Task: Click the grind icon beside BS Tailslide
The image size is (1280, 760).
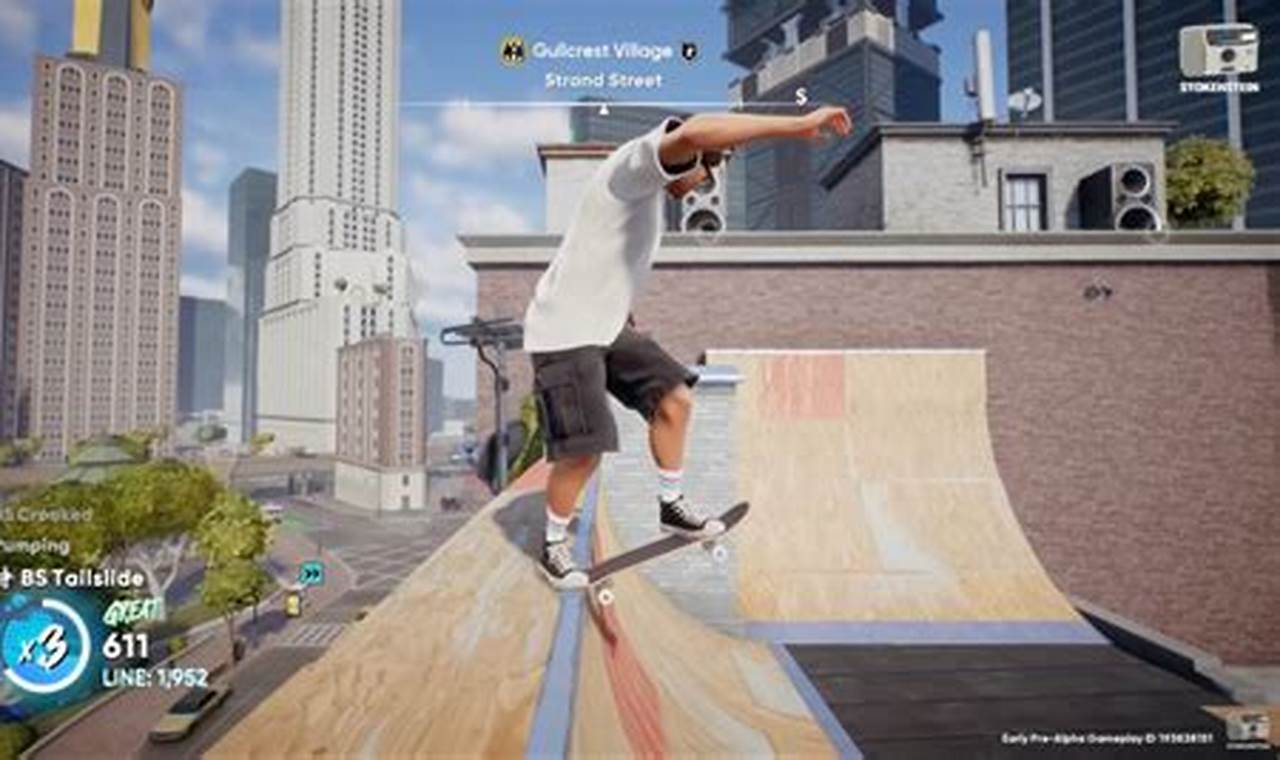Action: [8, 574]
